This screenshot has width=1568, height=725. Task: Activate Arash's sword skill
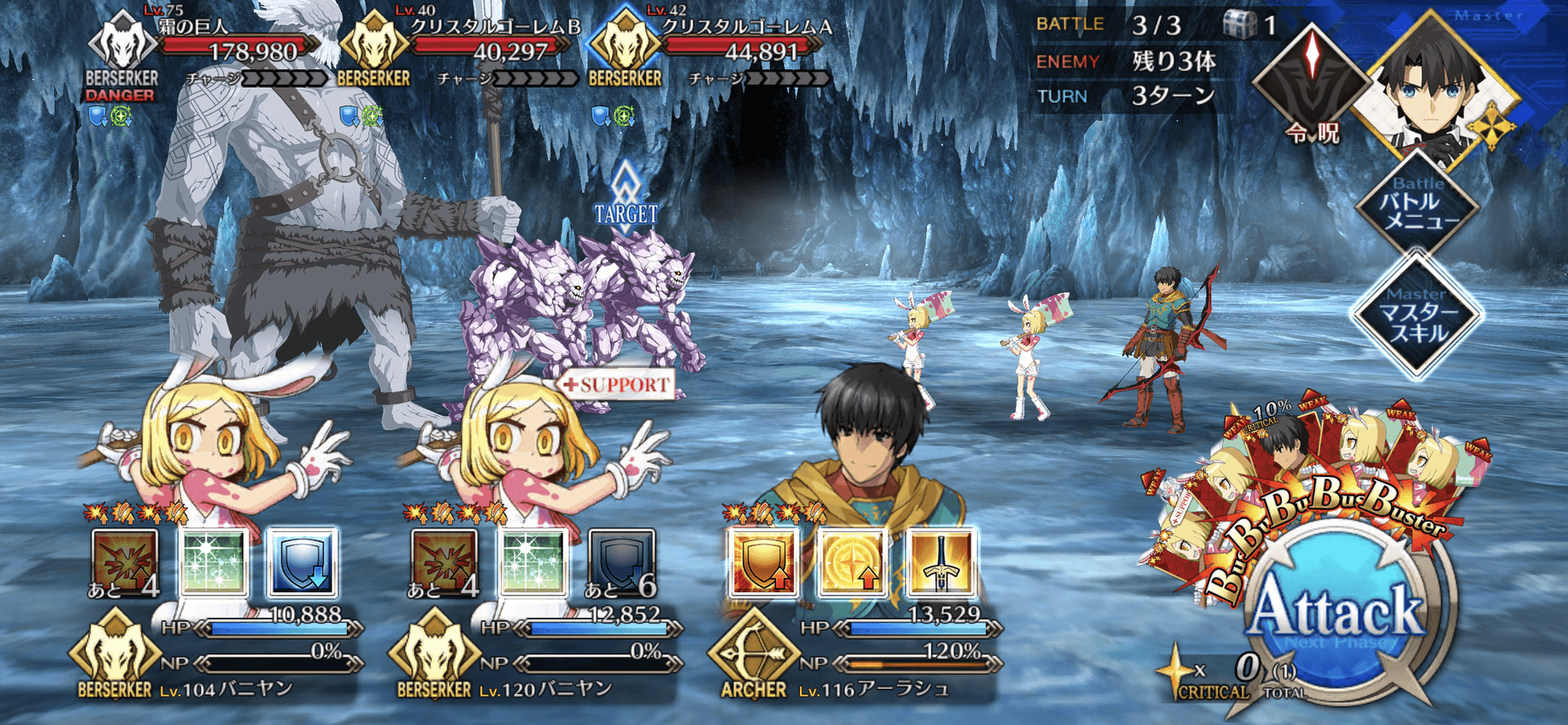point(940,562)
